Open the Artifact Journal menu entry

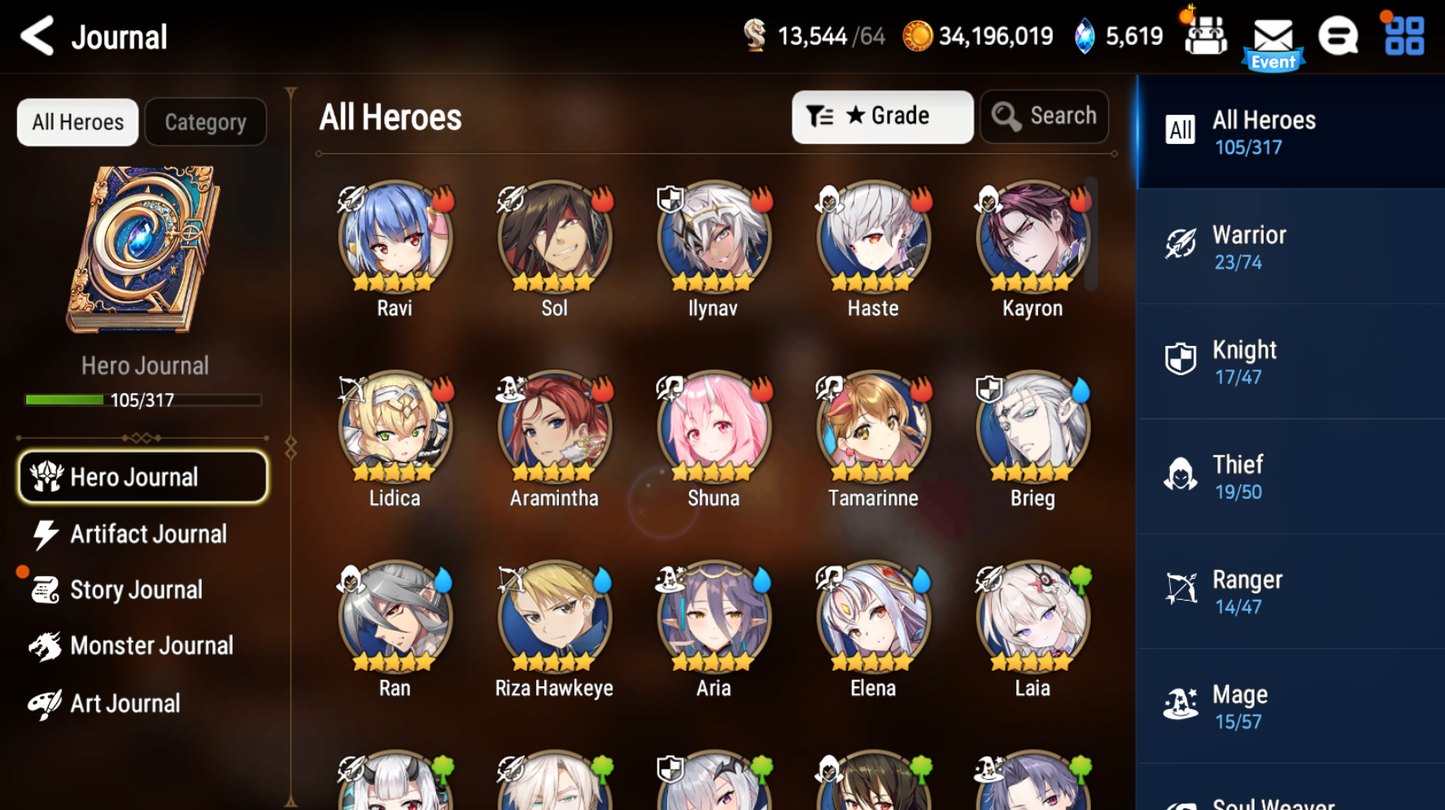point(147,534)
